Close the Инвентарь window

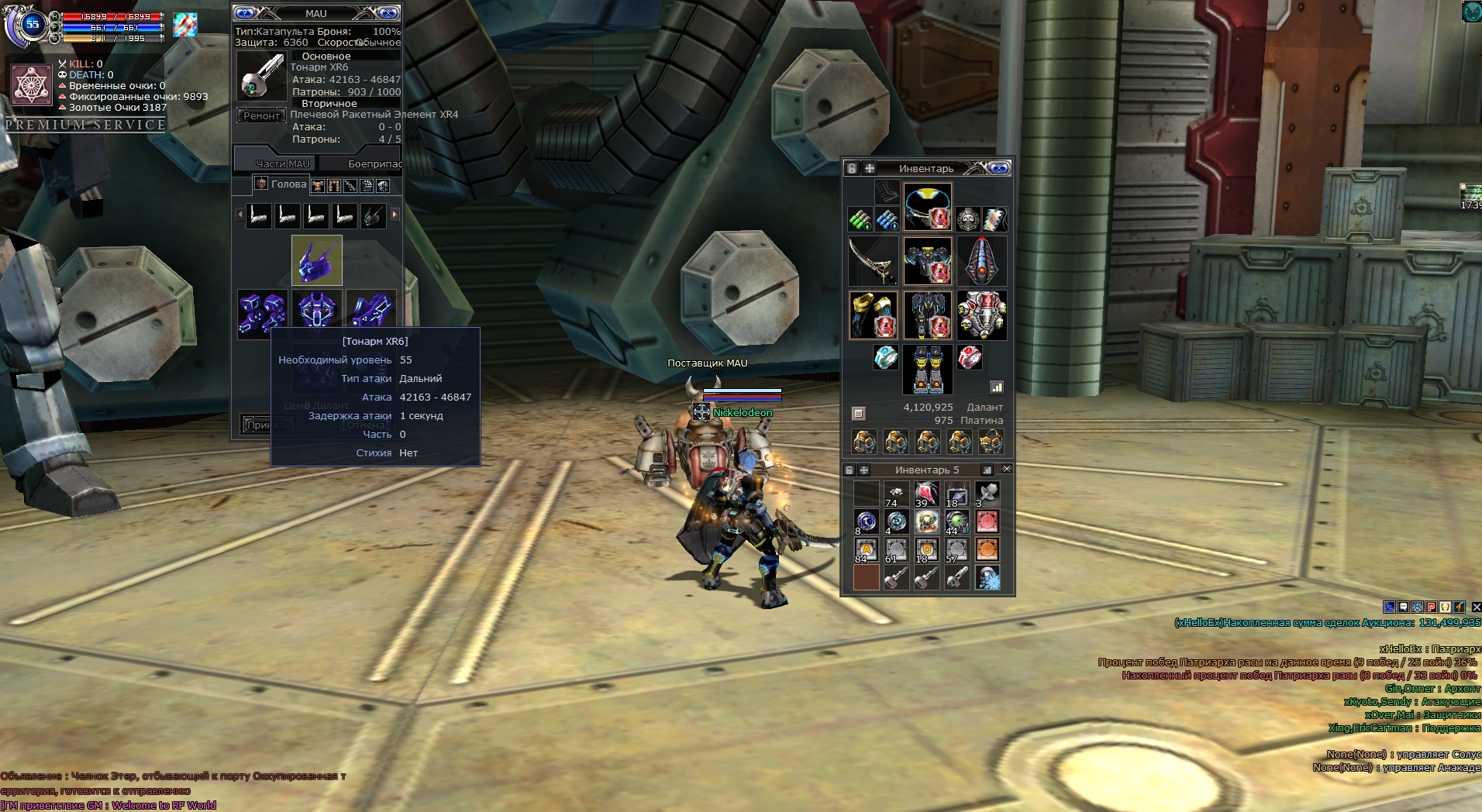(x=999, y=168)
